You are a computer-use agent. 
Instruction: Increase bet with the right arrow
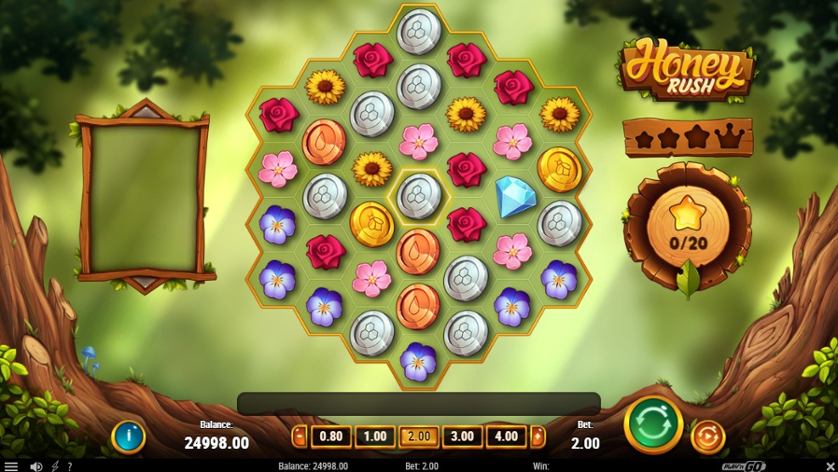click(x=538, y=436)
